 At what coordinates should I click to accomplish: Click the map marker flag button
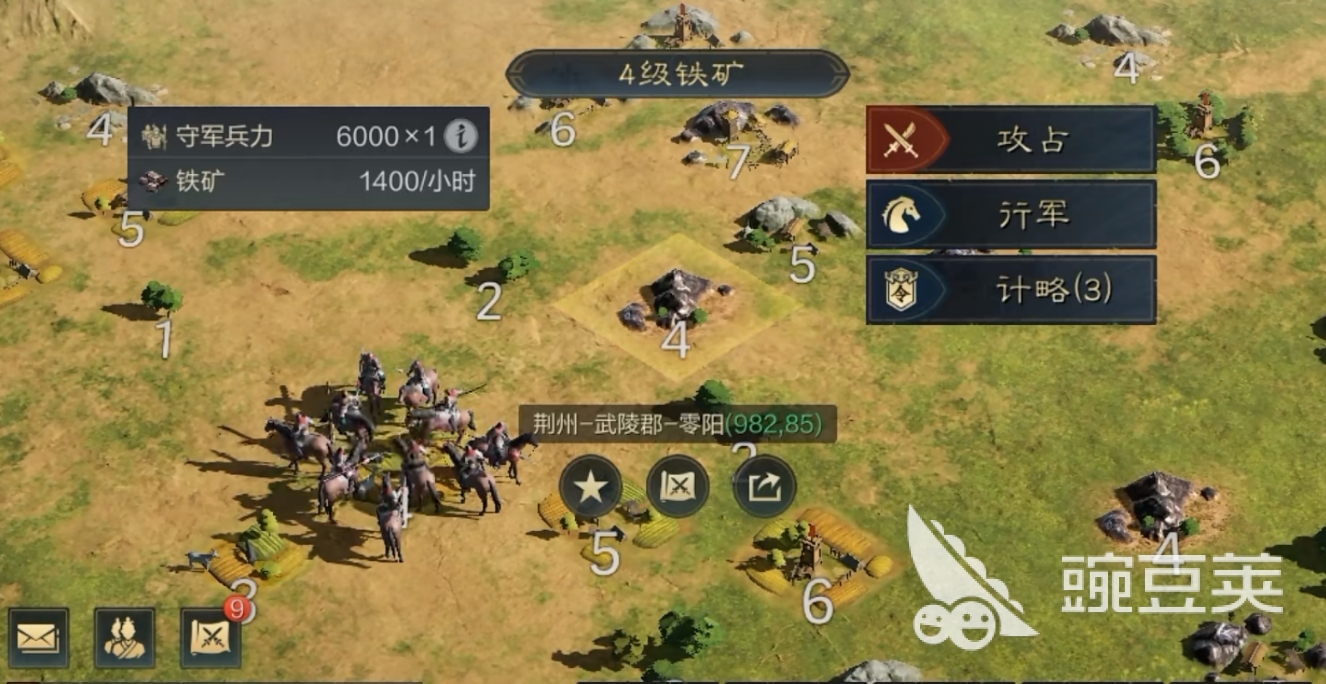point(678,487)
